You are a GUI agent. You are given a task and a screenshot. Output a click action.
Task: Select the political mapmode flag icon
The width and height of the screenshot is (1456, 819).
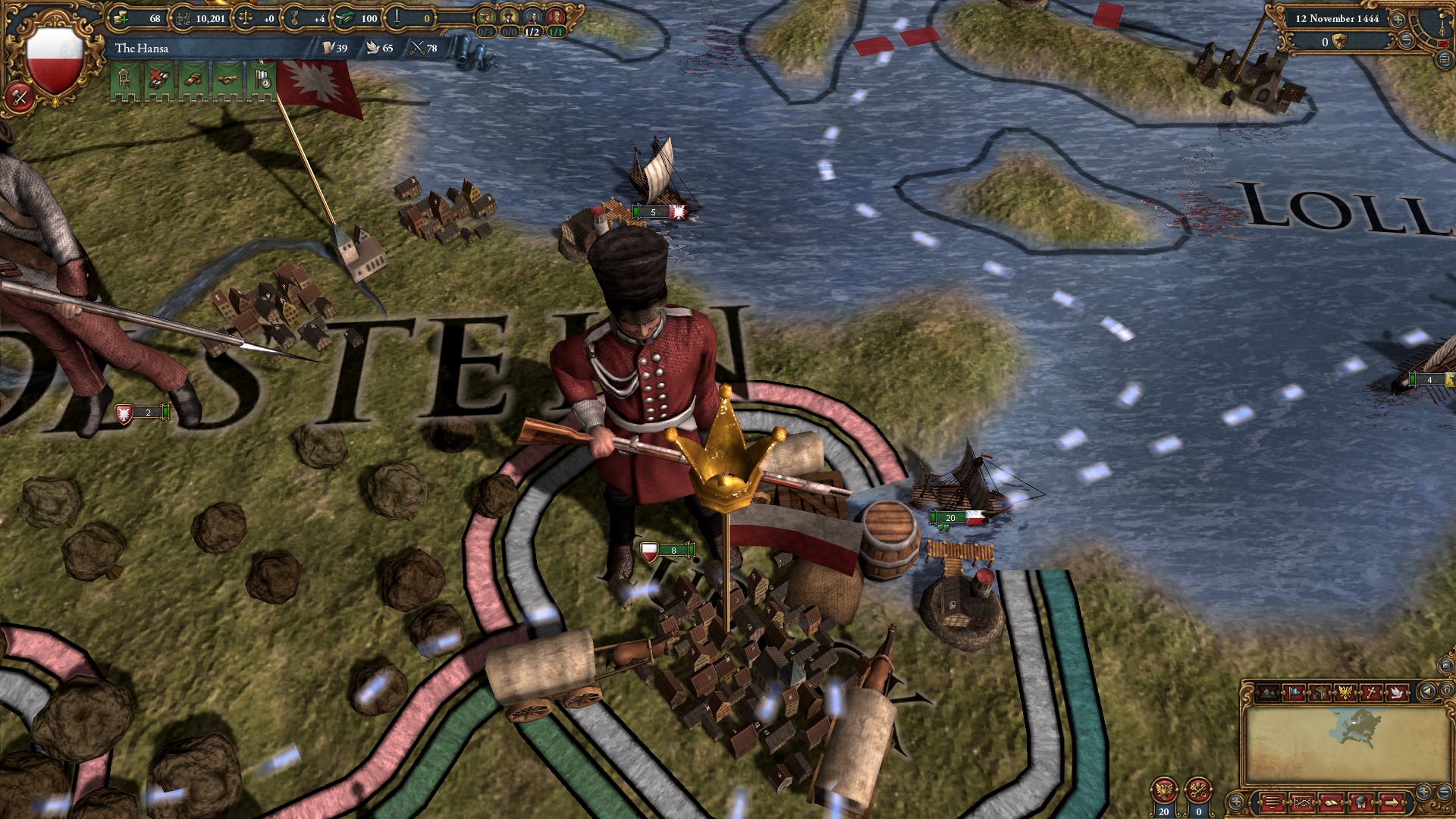coord(1295,692)
